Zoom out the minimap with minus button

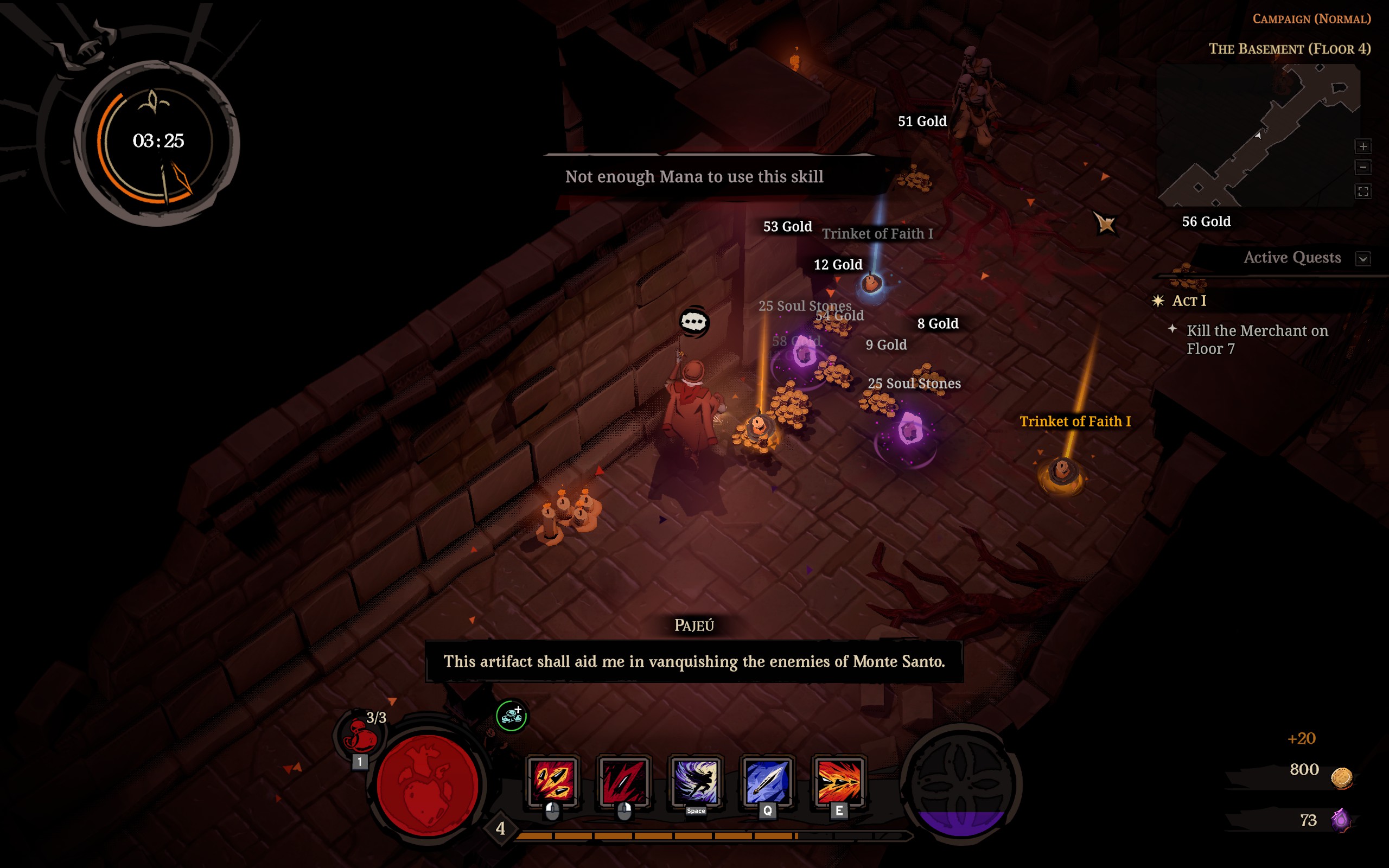(x=1363, y=168)
